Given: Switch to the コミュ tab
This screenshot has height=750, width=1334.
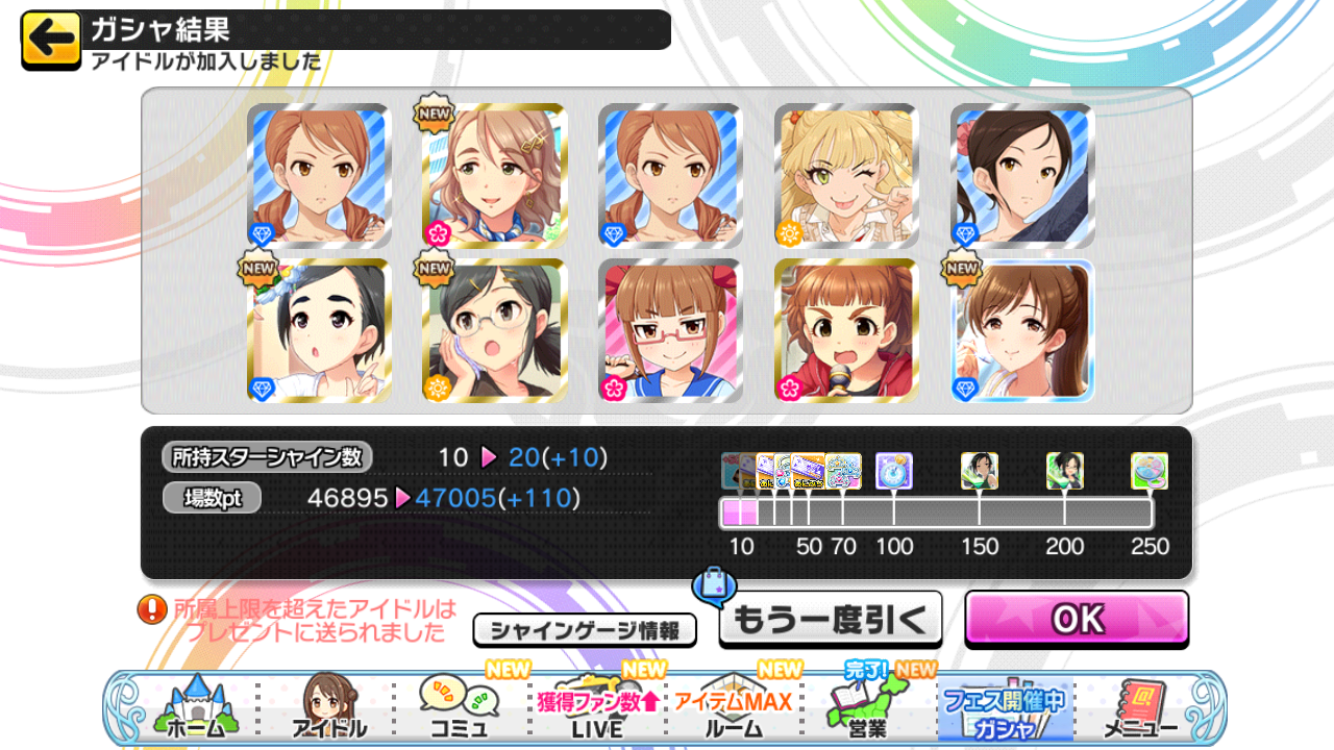Looking at the screenshot, I should 459,709.
